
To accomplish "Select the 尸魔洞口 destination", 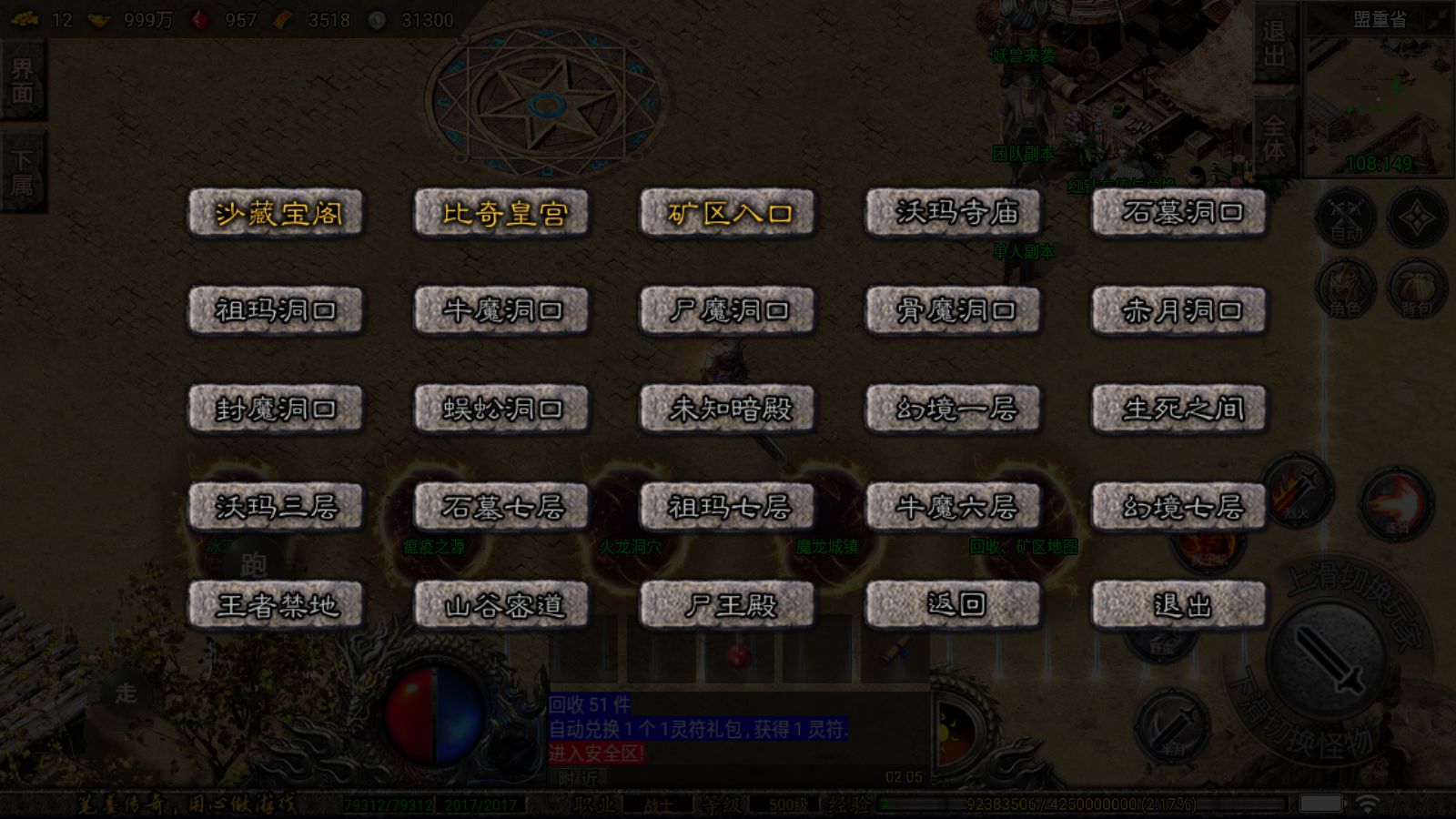I will pyautogui.click(x=727, y=311).
